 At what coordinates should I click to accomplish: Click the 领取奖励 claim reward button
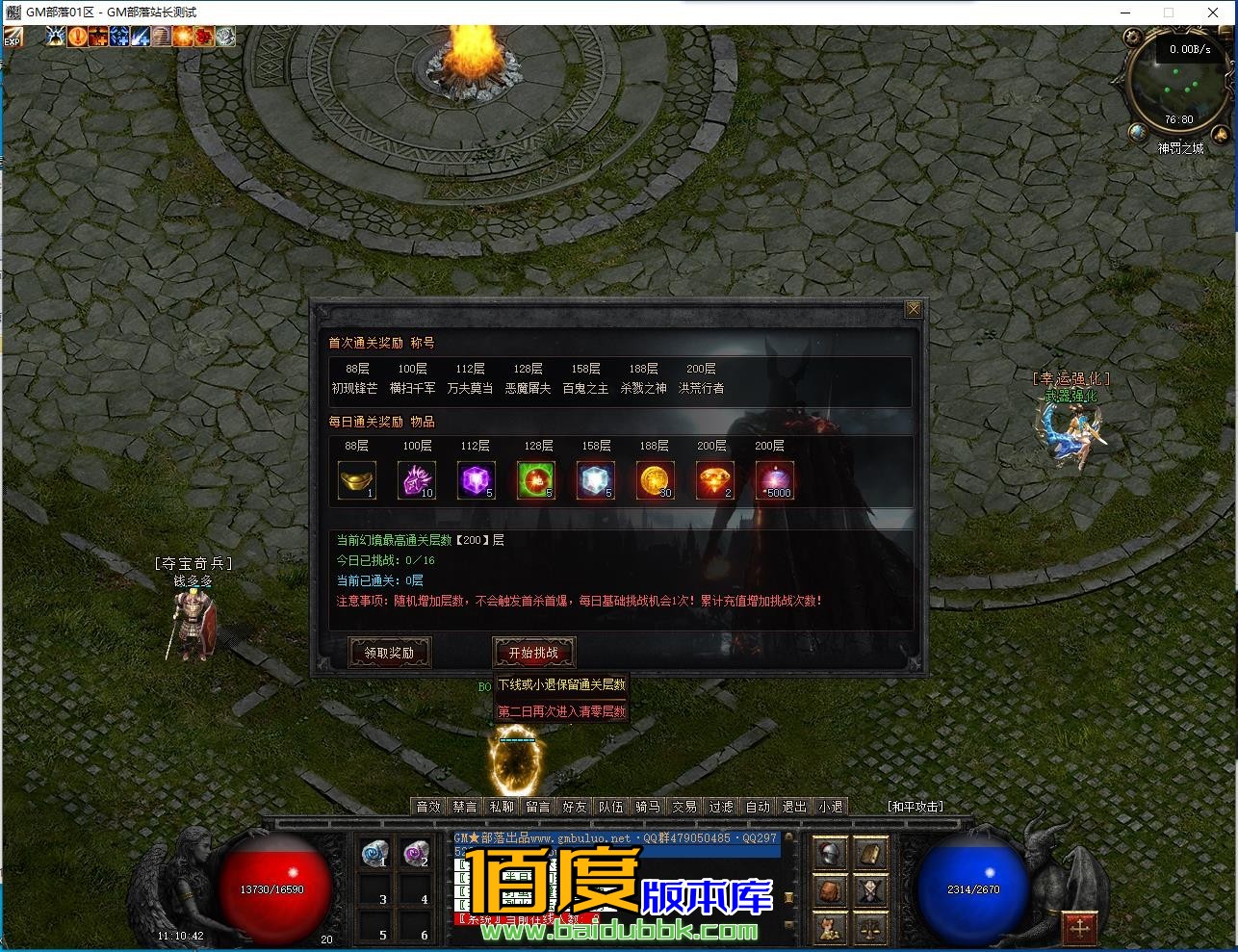click(389, 653)
